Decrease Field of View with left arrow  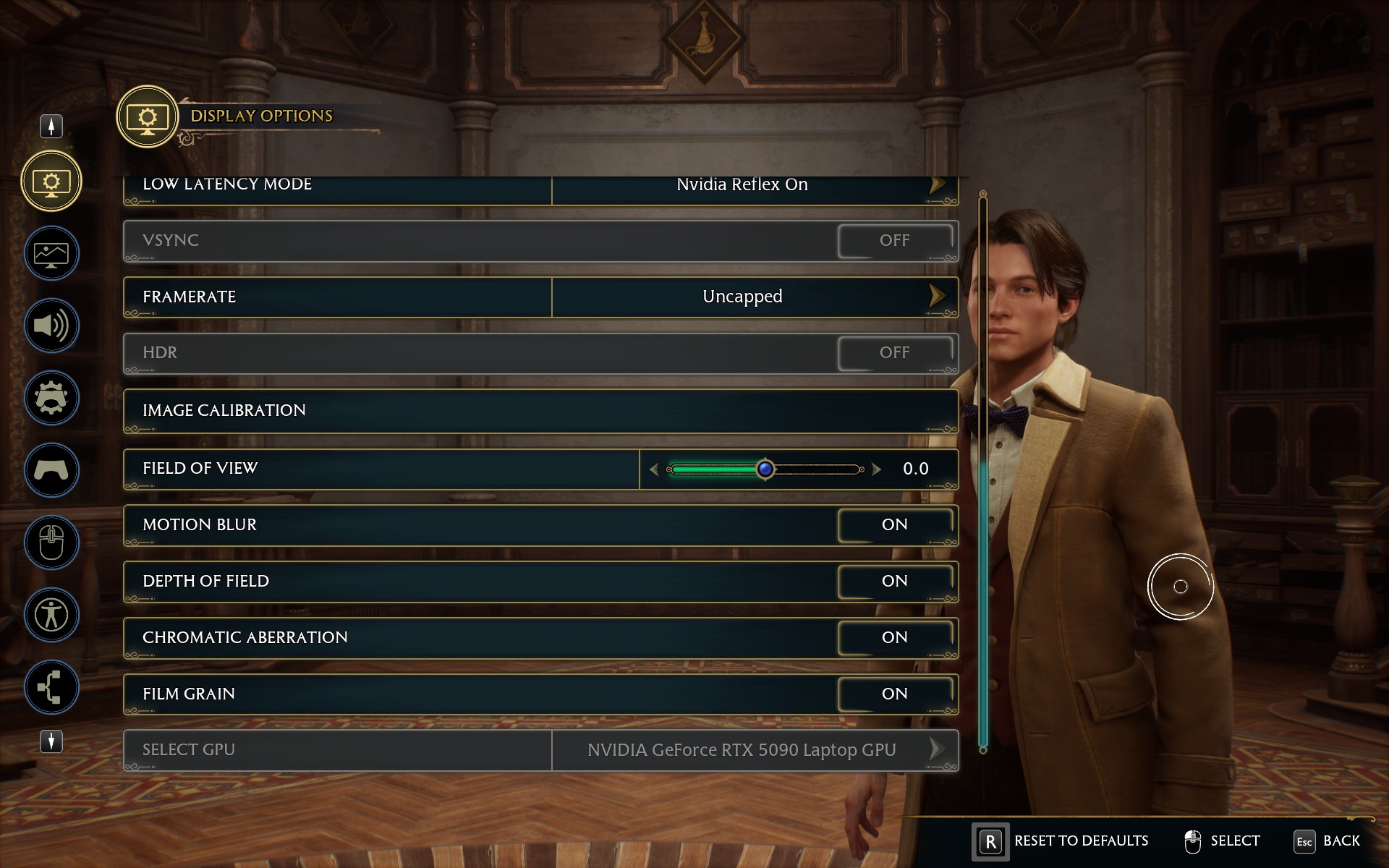[x=654, y=469]
